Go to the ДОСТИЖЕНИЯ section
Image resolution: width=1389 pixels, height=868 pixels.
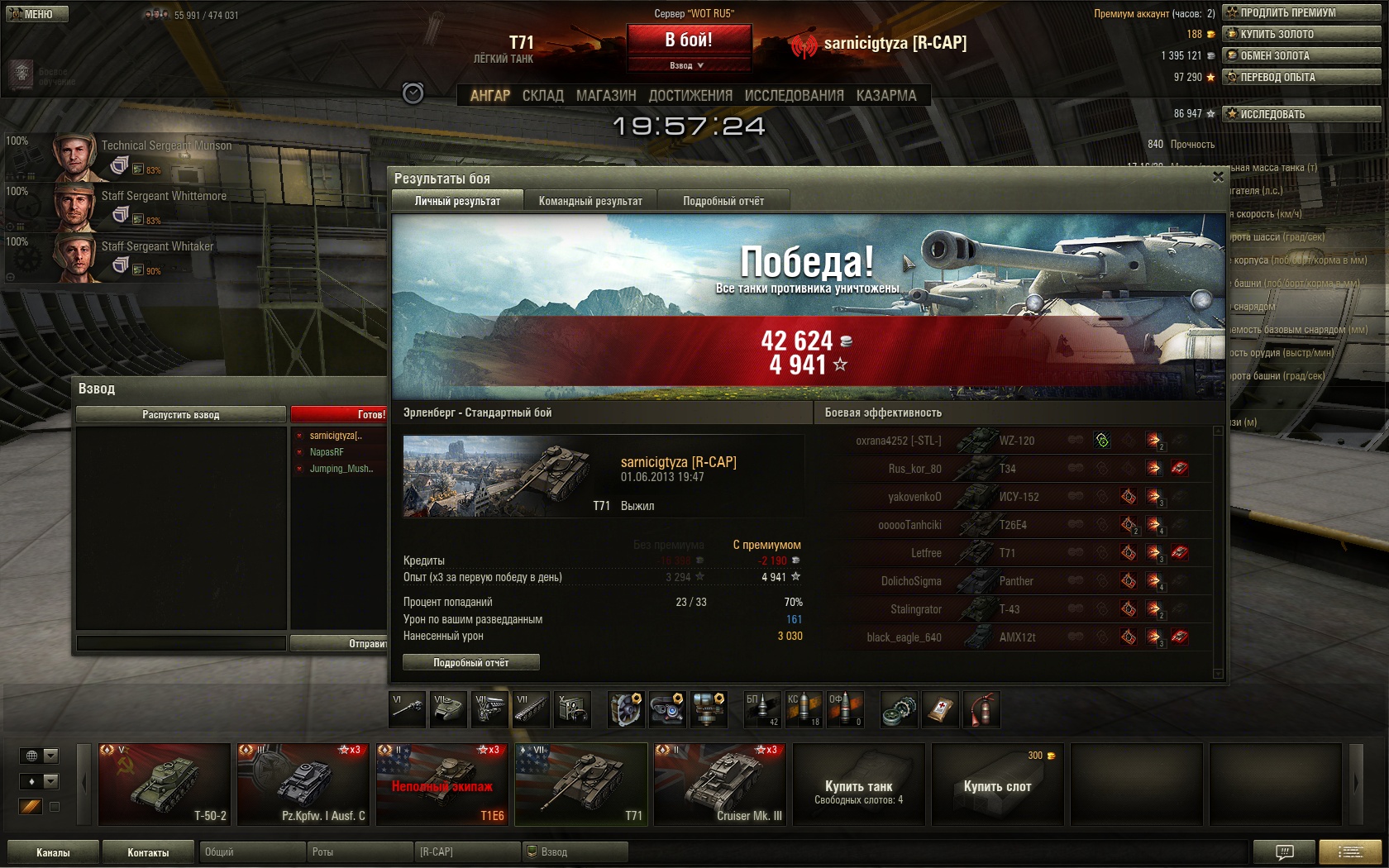(690, 96)
